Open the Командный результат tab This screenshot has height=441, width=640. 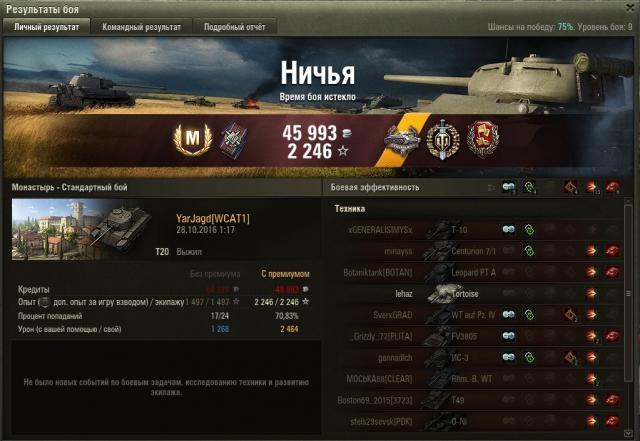pyautogui.click(x=140, y=27)
